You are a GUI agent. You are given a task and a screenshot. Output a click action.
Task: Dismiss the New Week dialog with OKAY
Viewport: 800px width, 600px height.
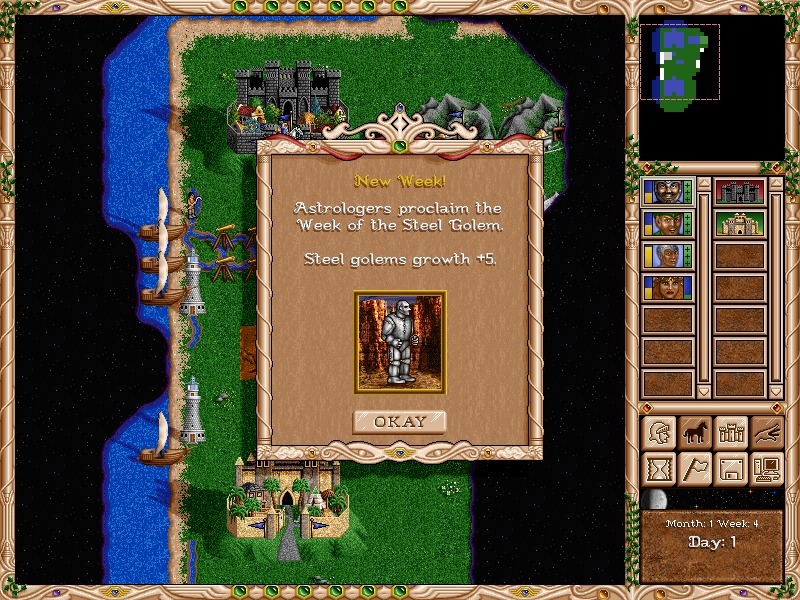(x=399, y=421)
